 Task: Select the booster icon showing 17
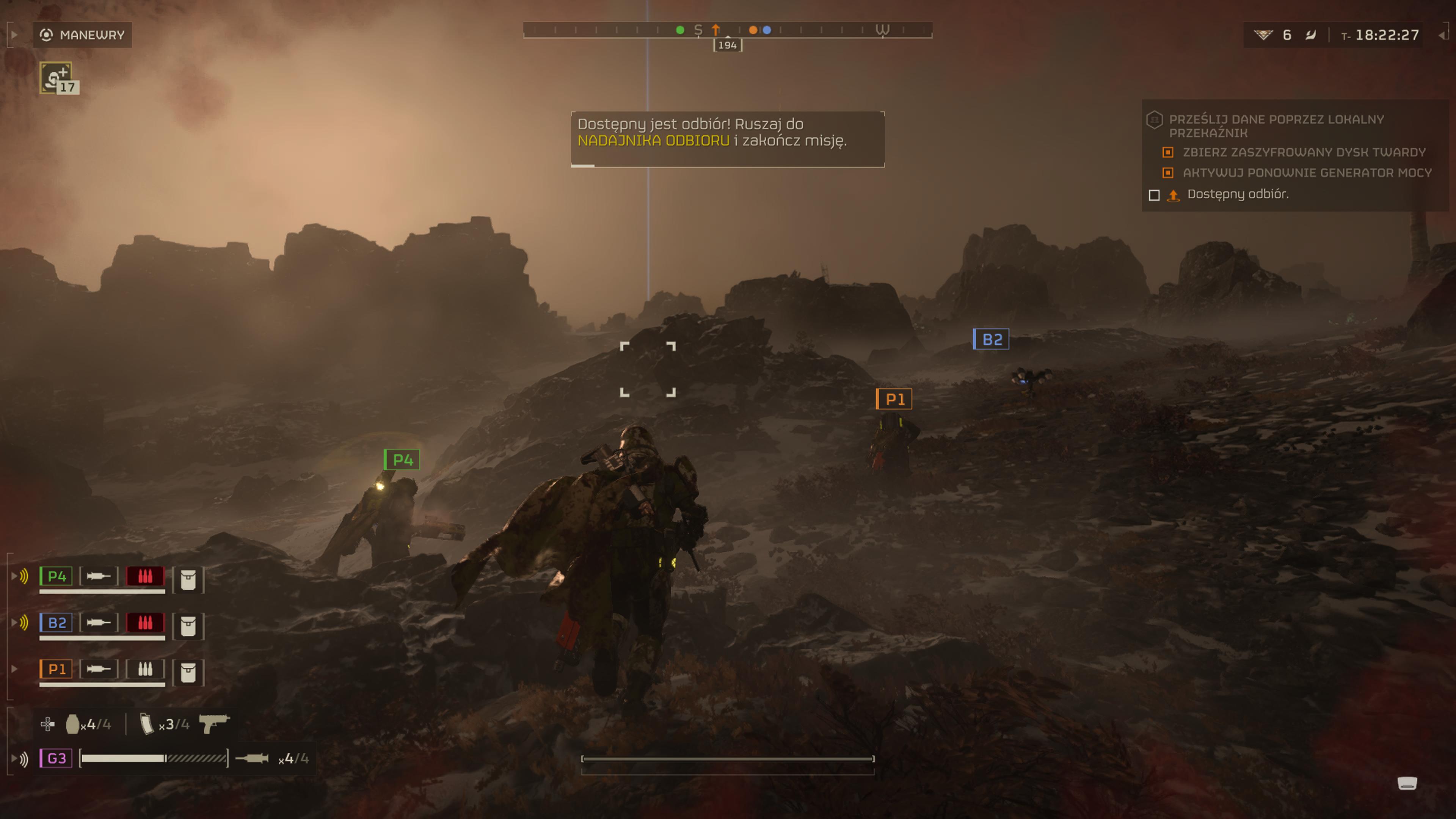[x=56, y=78]
